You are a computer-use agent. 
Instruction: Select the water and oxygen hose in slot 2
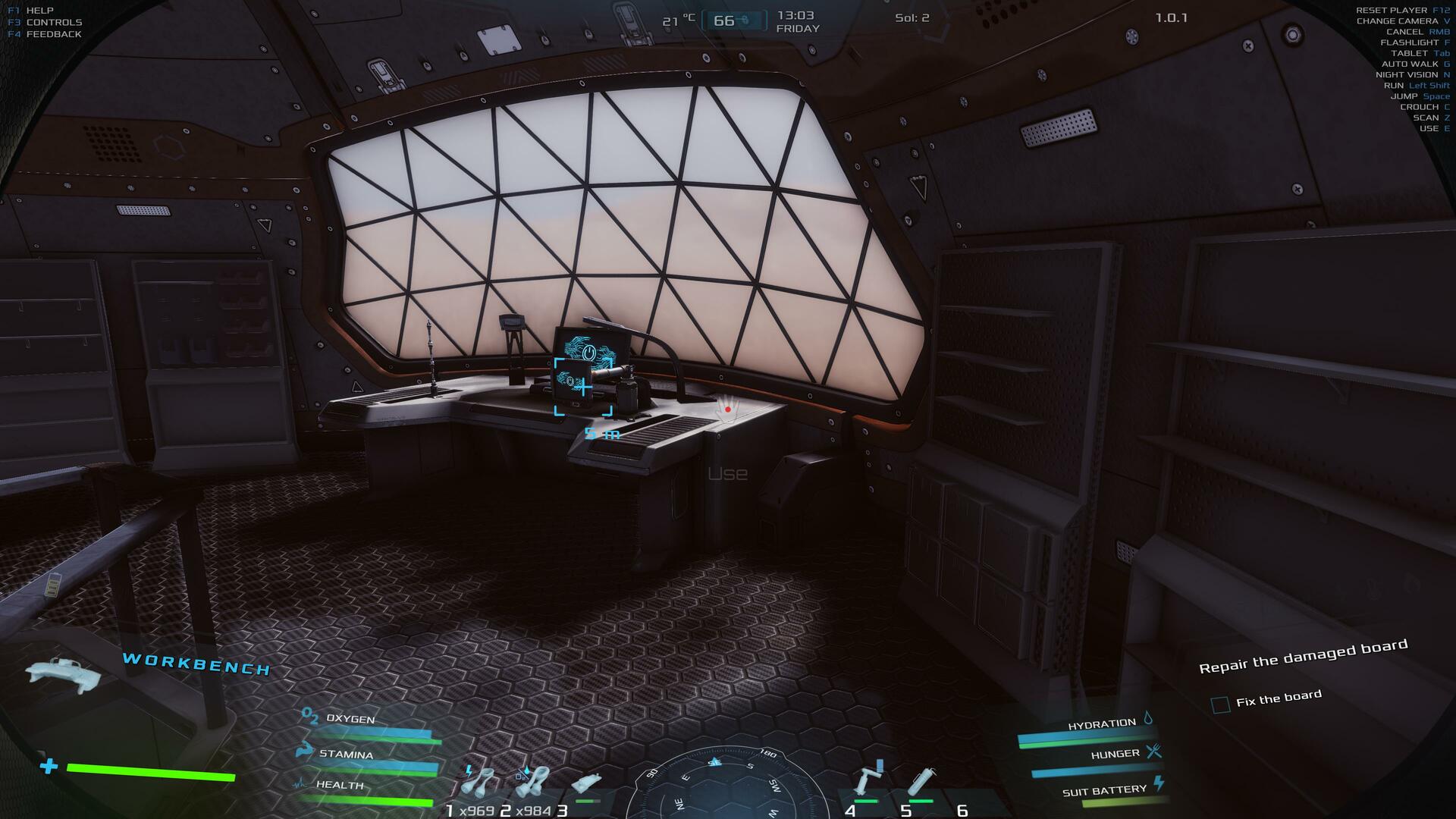(532, 782)
